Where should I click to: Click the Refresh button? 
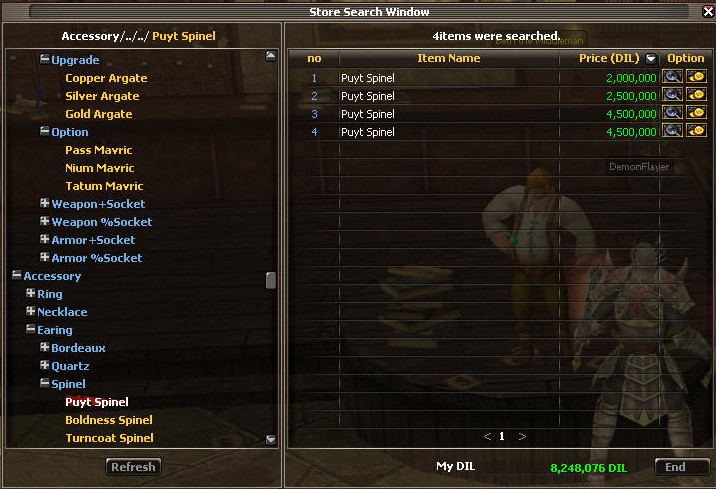133,467
